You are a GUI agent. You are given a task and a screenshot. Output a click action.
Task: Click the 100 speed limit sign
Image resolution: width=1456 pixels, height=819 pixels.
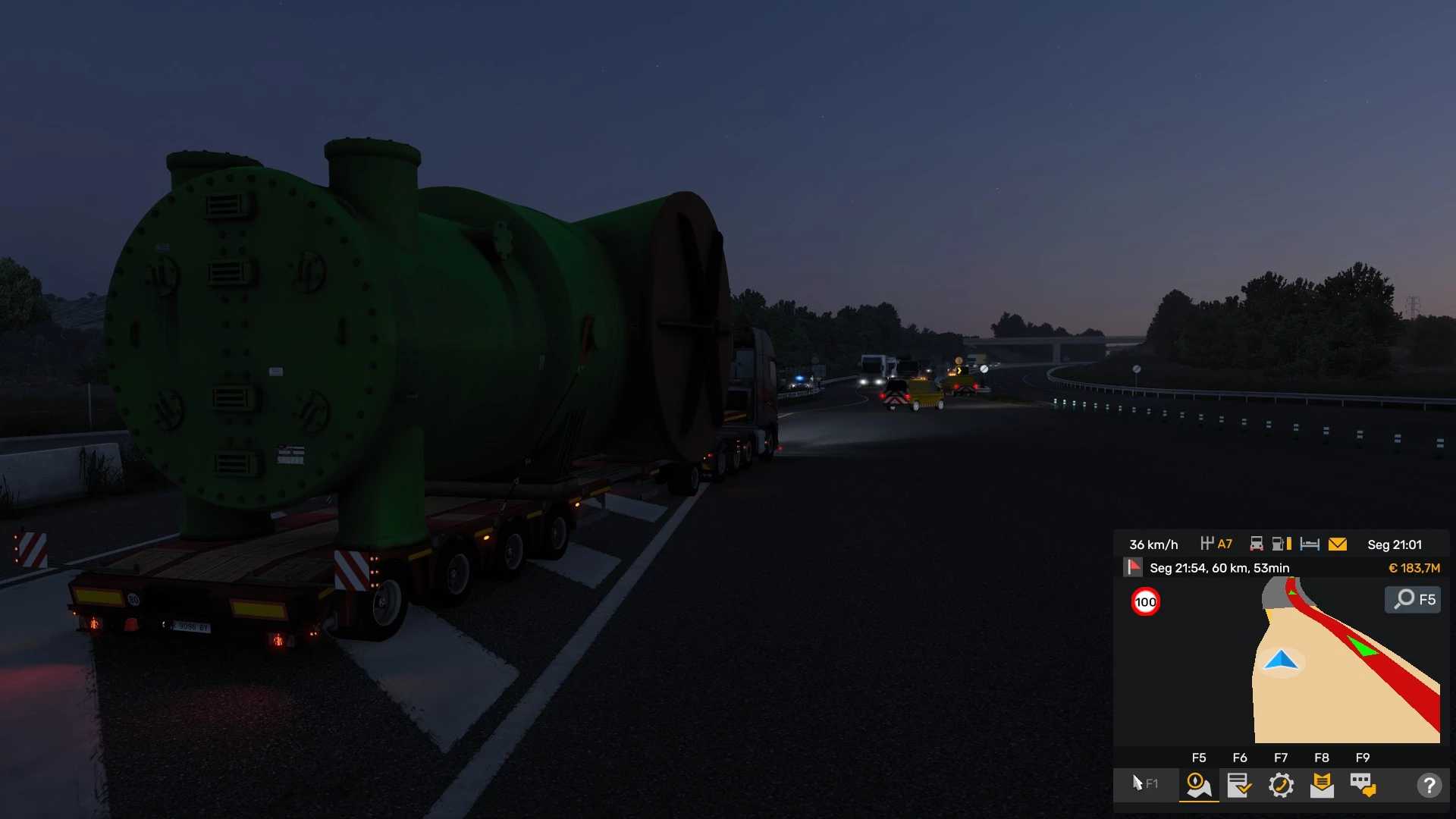(1145, 601)
